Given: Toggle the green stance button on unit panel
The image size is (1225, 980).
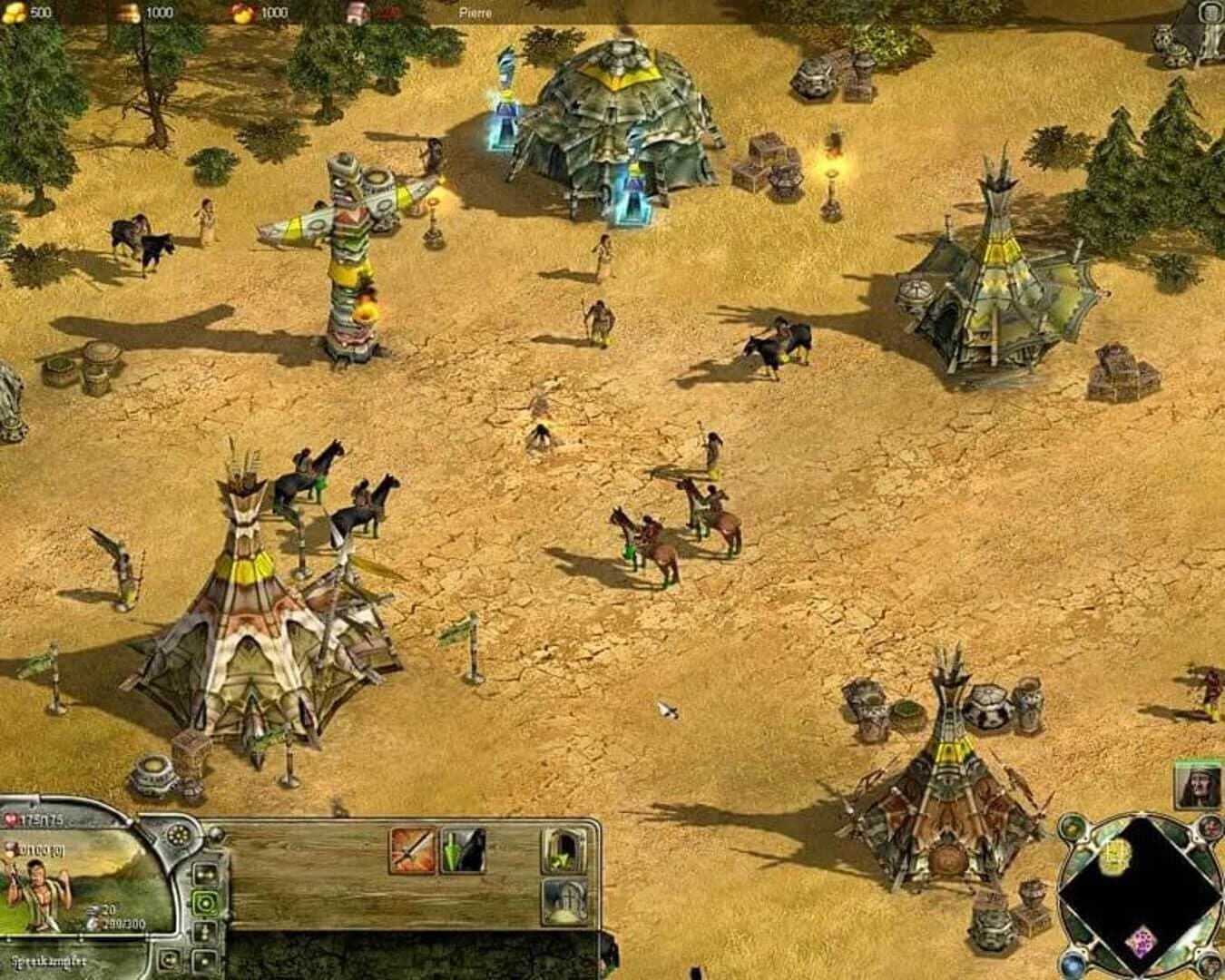Looking at the screenshot, I should (205, 902).
